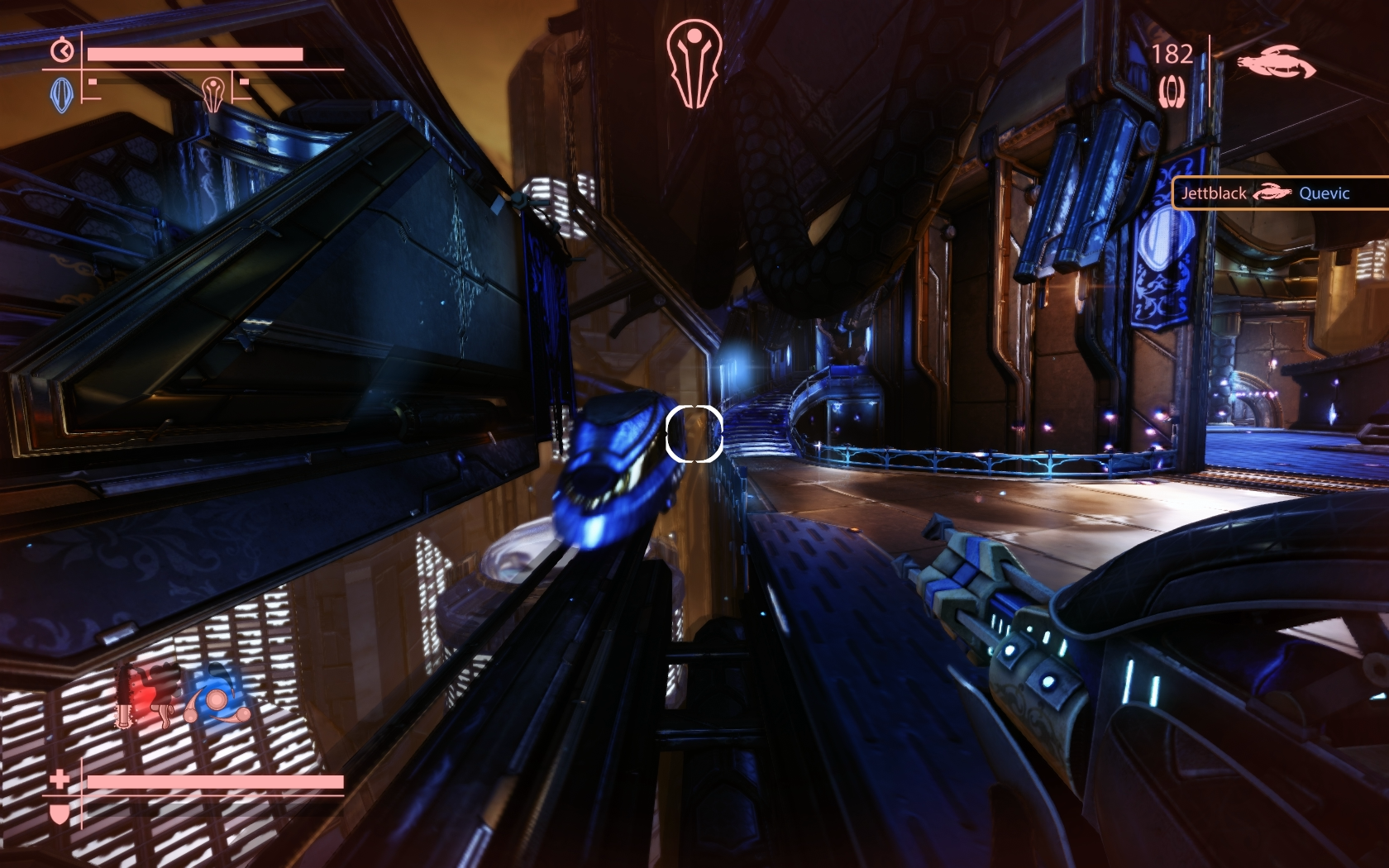1389x868 pixels.
Task: Select the current weapon icon
Action: (x=1276, y=63)
